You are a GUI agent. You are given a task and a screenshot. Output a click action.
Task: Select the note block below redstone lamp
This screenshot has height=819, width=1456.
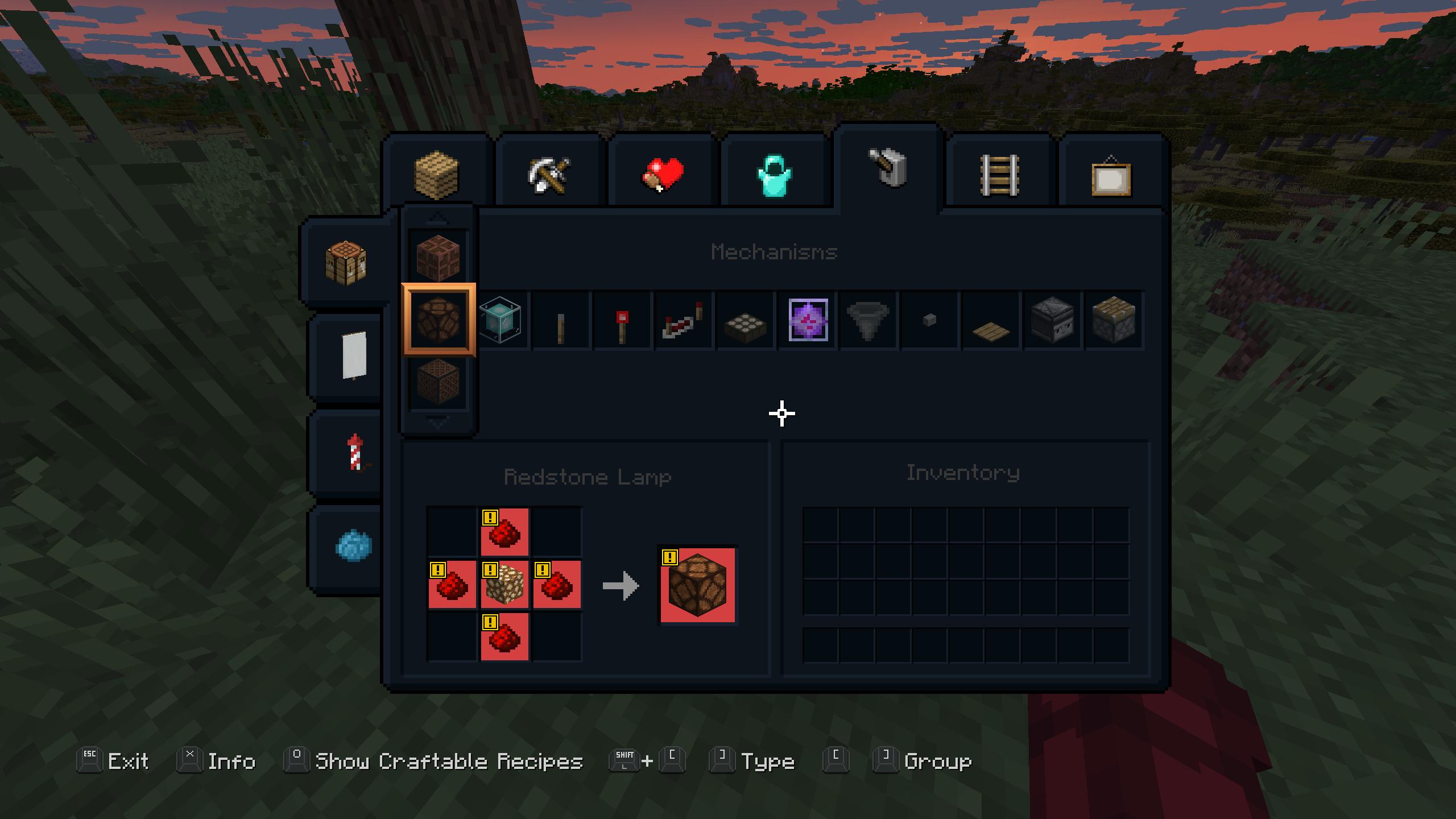pyautogui.click(x=438, y=382)
